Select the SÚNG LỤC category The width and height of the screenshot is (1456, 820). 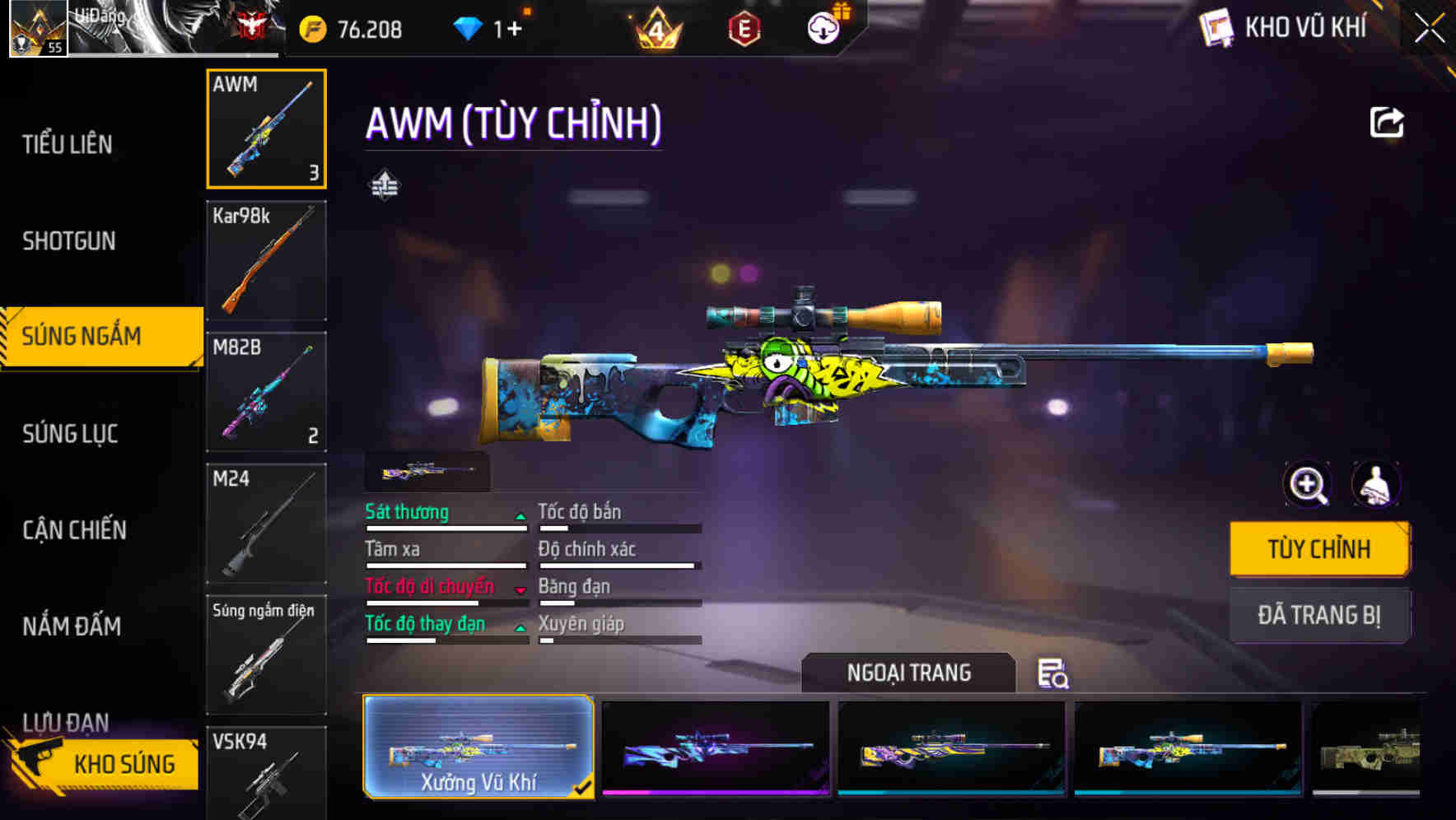click(69, 434)
